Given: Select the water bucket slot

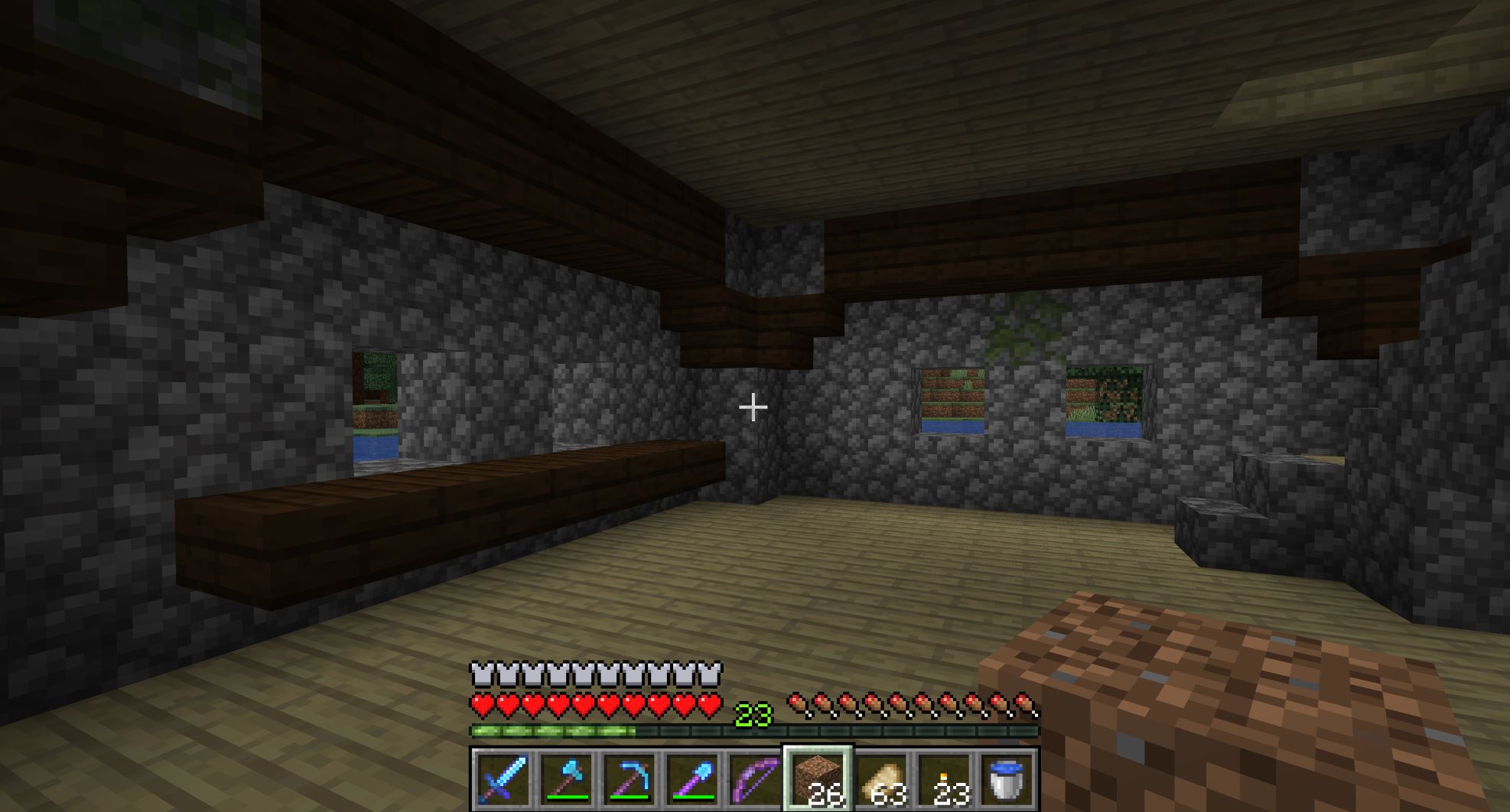Looking at the screenshot, I should (1007, 779).
